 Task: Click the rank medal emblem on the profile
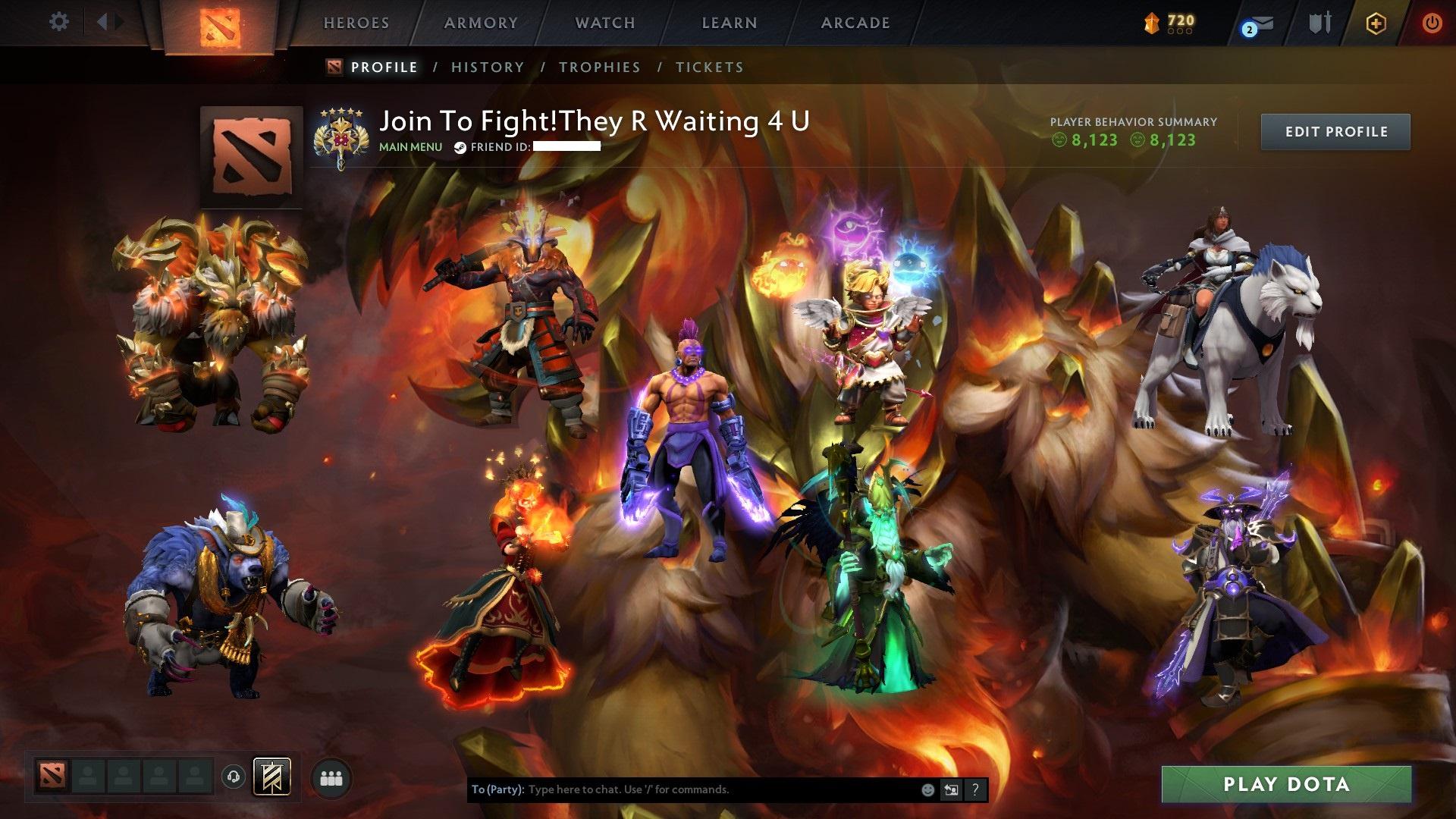click(x=343, y=133)
